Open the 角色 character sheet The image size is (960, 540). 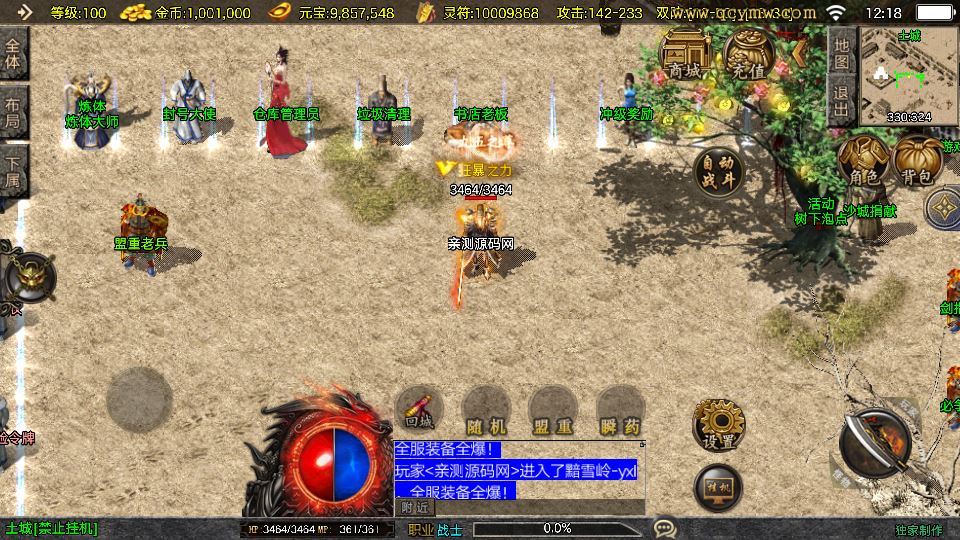(x=862, y=162)
